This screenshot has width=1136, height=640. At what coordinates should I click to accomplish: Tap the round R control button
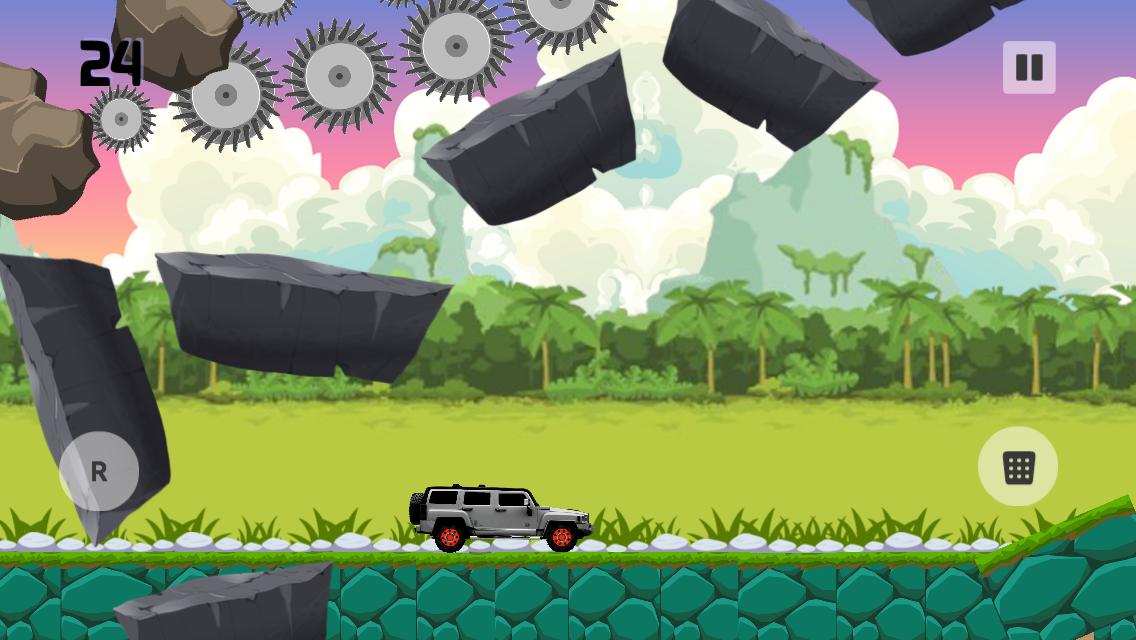click(99, 471)
